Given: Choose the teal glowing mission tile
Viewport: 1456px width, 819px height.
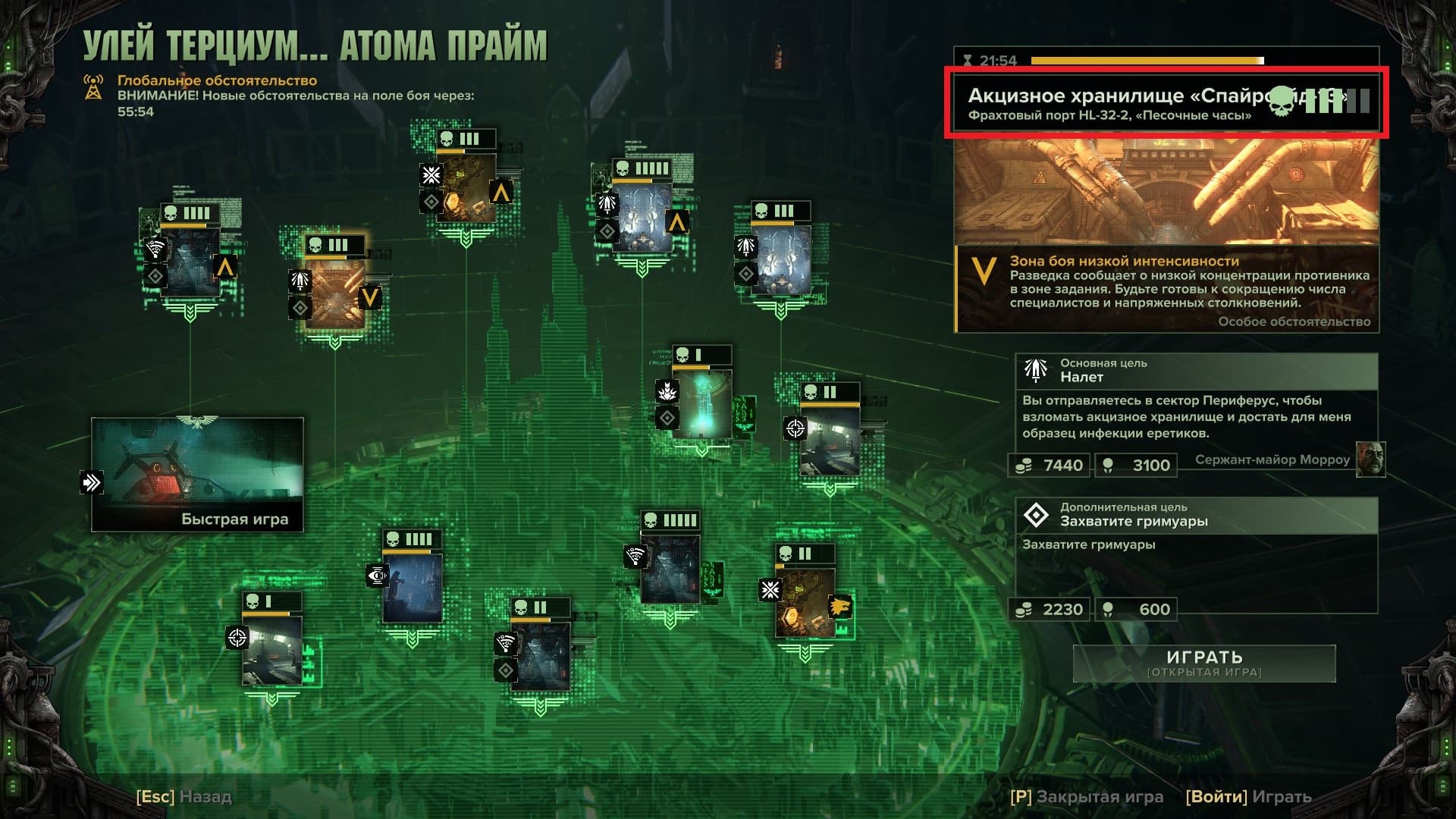Looking at the screenshot, I should tap(702, 403).
